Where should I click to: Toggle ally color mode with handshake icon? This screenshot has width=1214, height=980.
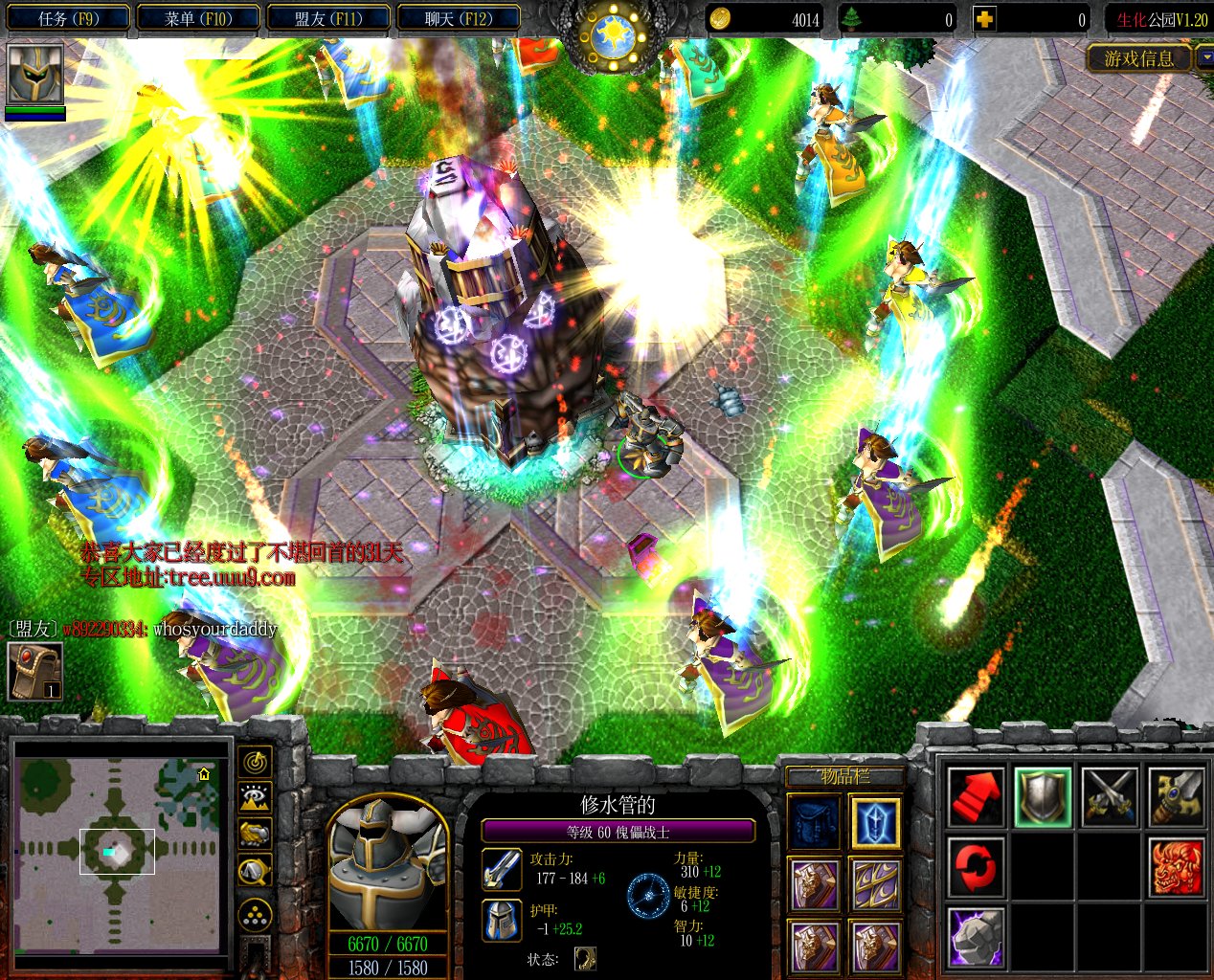click(256, 834)
